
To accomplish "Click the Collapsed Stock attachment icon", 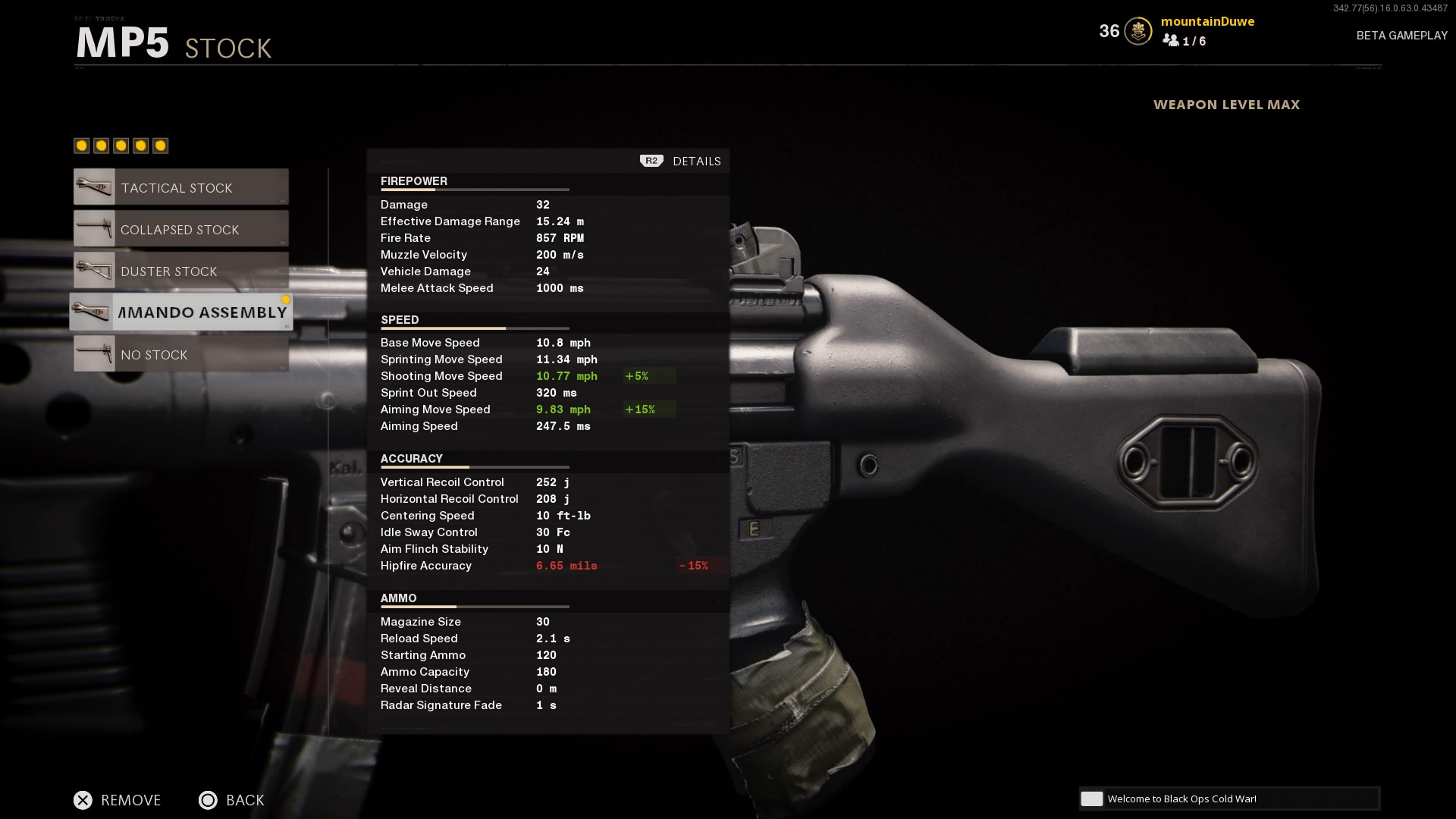I will pyautogui.click(x=94, y=228).
